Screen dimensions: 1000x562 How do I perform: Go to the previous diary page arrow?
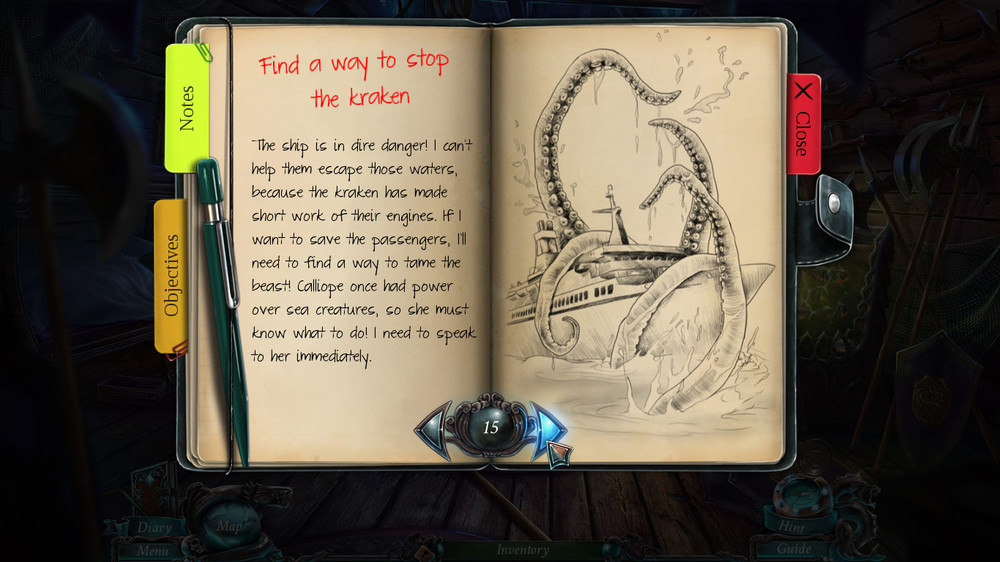436,427
